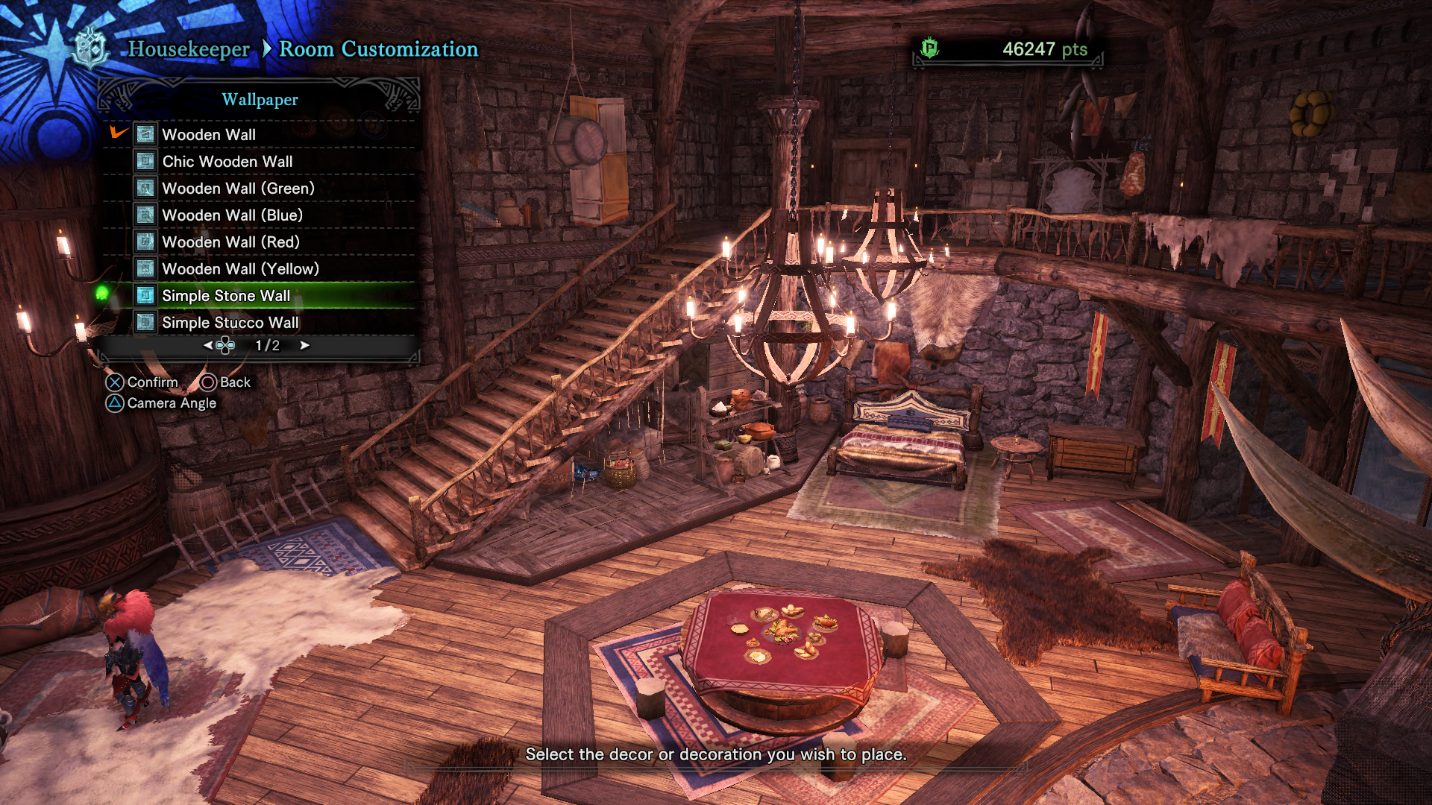Go to previous wallpaper page arrow
Image resolution: width=1432 pixels, height=805 pixels.
pyautogui.click(x=208, y=346)
